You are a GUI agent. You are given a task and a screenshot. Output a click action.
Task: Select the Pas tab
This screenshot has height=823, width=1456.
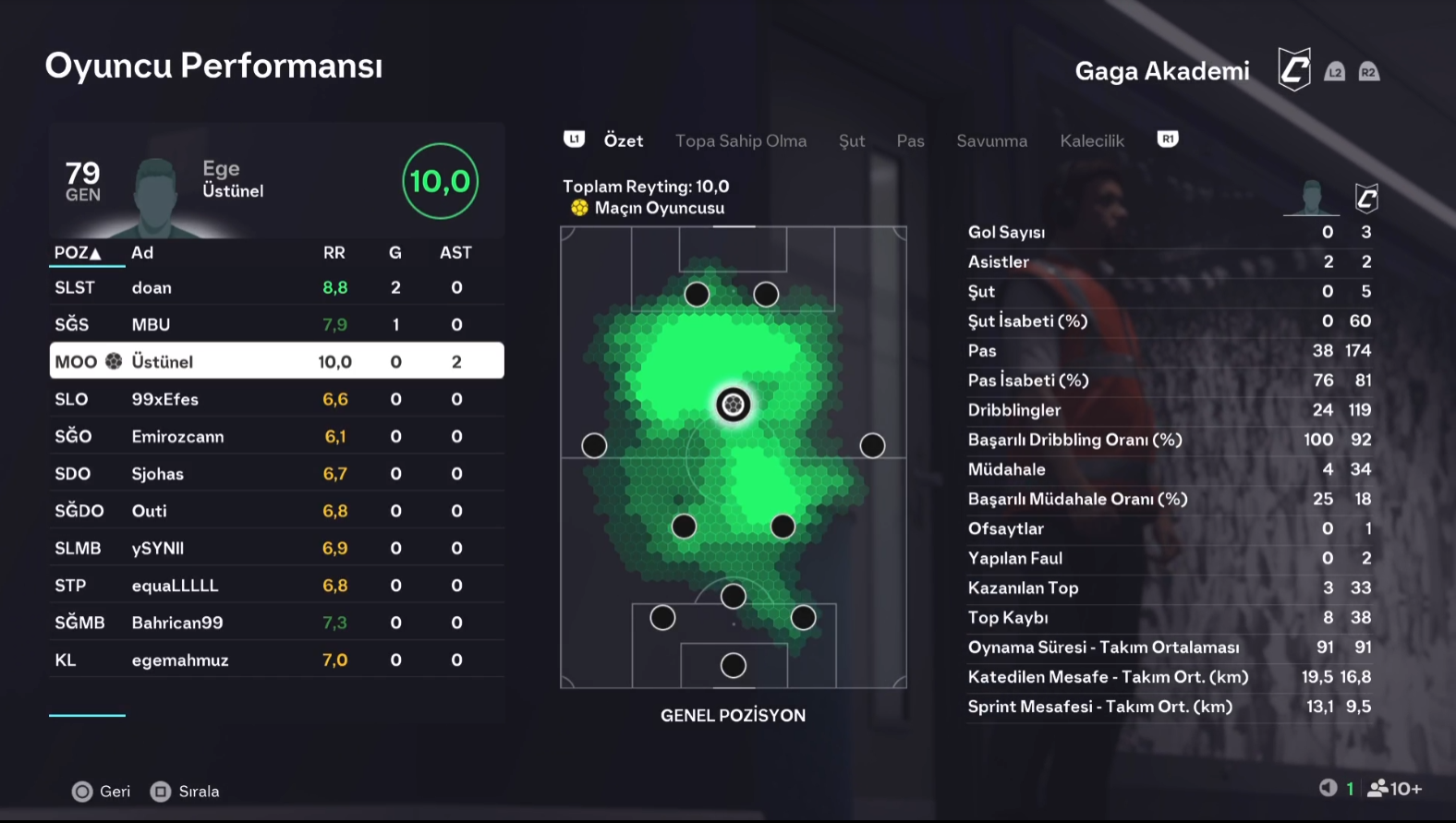[910, 140]
